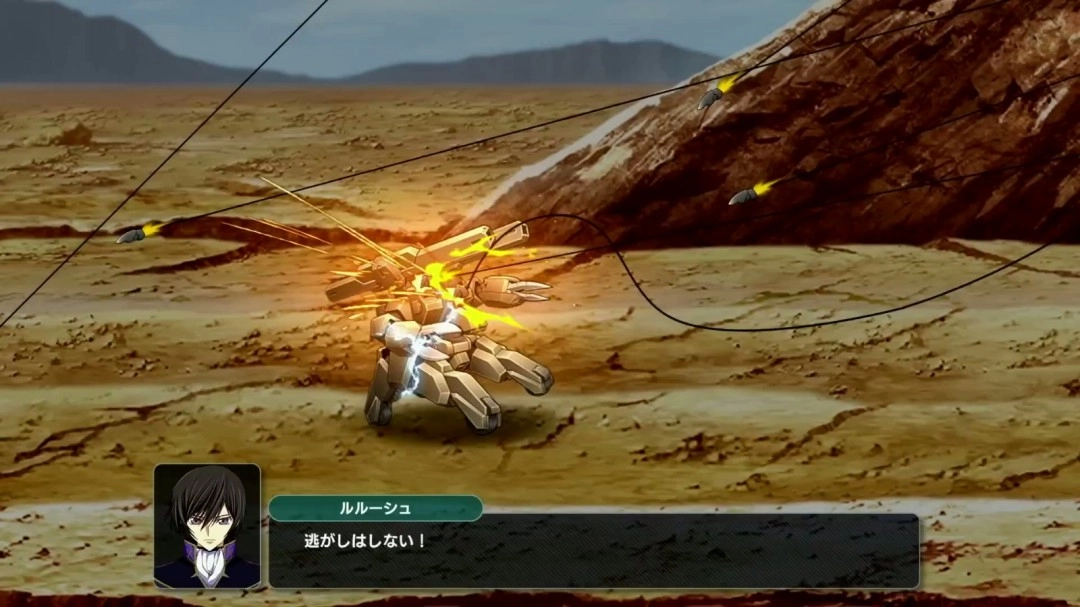
Task: Advance the 逃がしはしない！ dialogue box
Action: [593, 551]
